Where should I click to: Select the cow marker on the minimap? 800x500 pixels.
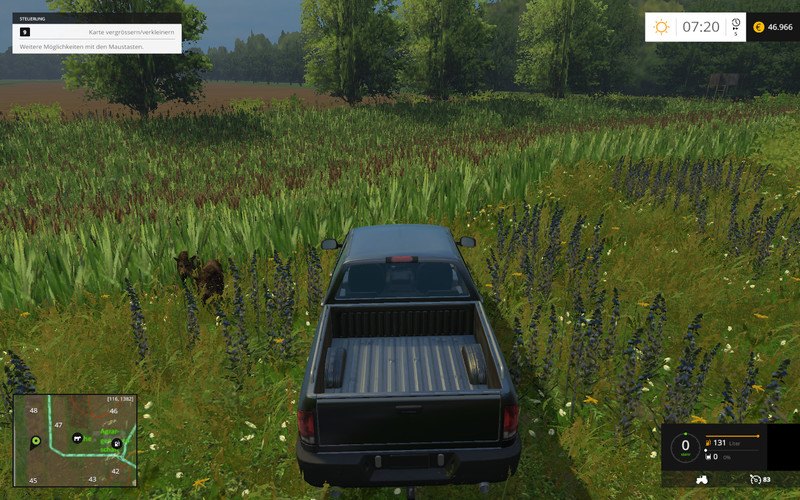(76, 438)
